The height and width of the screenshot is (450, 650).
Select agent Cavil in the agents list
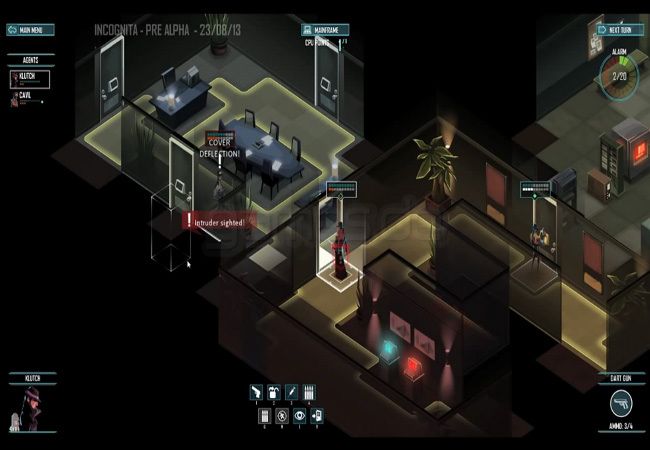[27, 97]
